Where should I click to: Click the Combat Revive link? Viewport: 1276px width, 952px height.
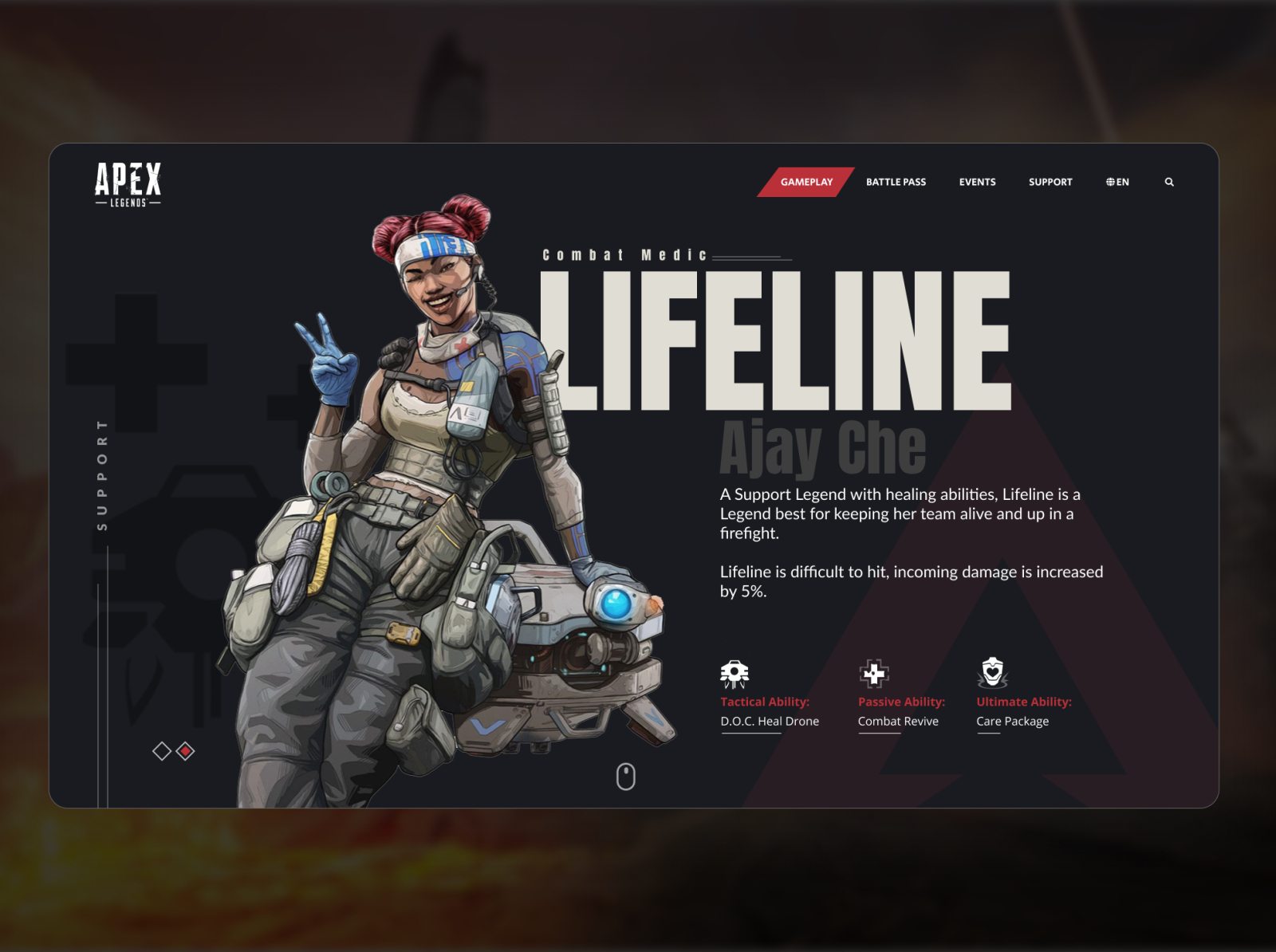tap(898, 721)
